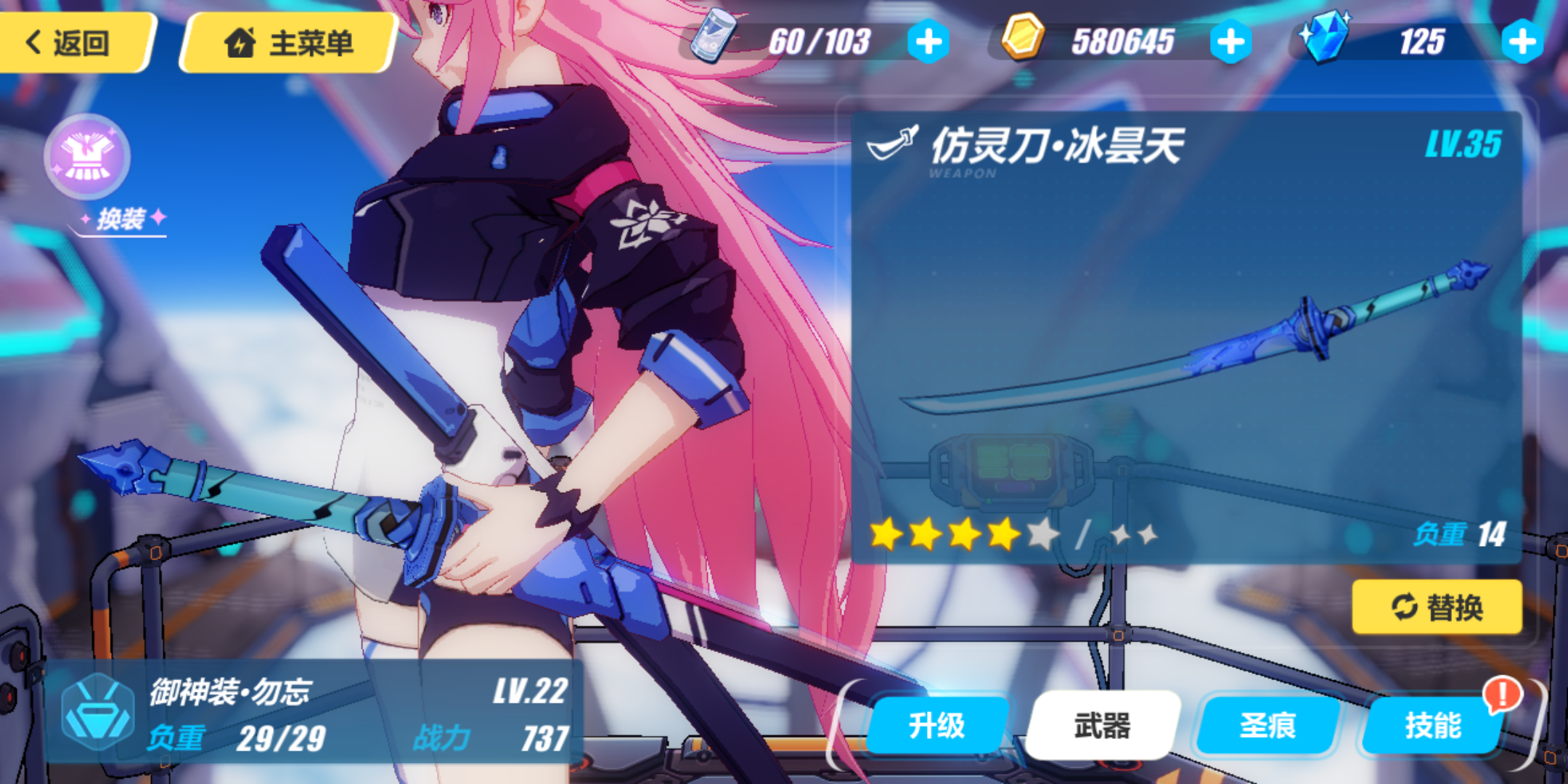Switch to the 升级 upgrade tab

(936, 724)
